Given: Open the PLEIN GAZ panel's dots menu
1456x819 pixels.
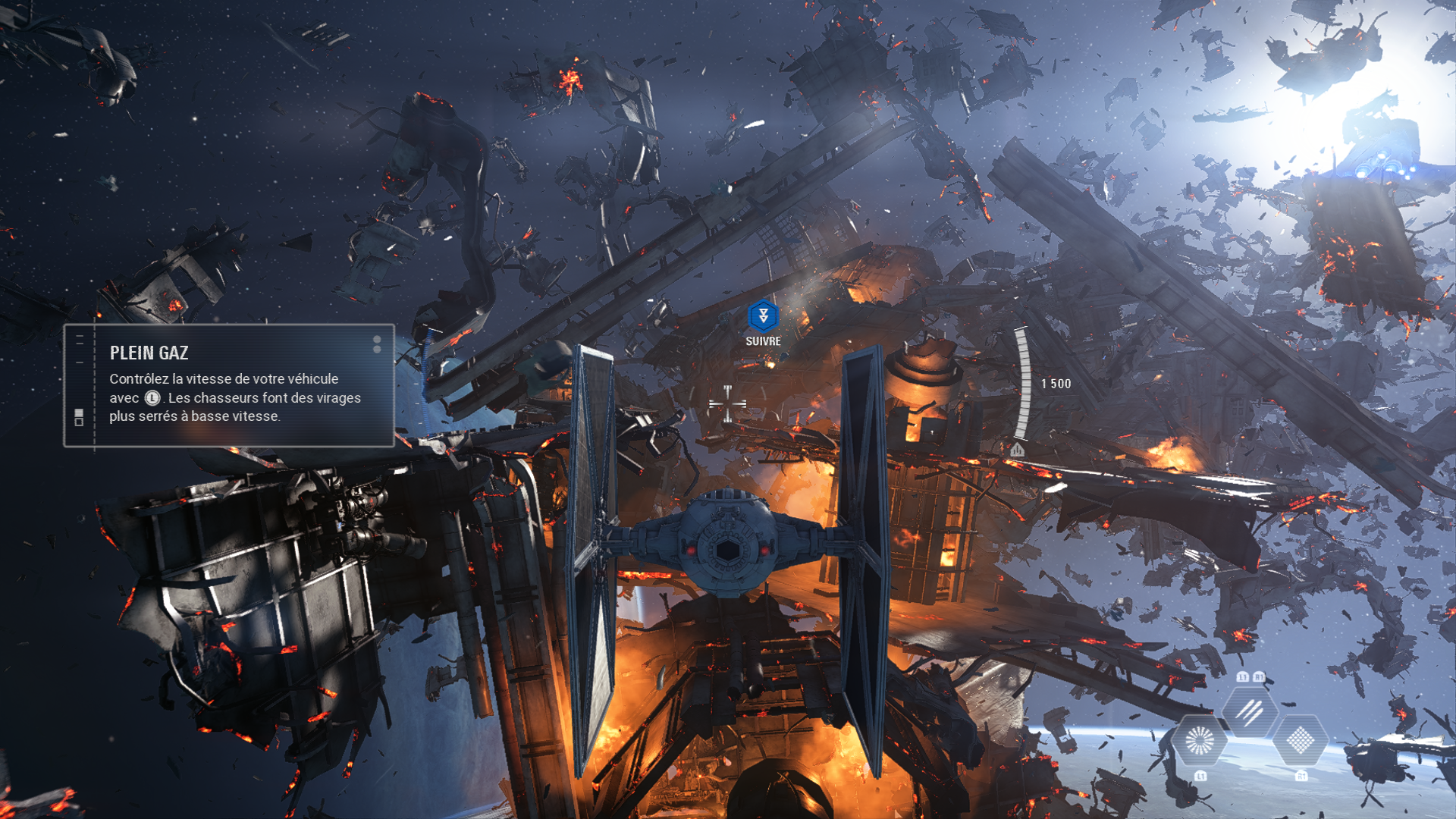Looking at the screenshot, I should pos(377,344).
